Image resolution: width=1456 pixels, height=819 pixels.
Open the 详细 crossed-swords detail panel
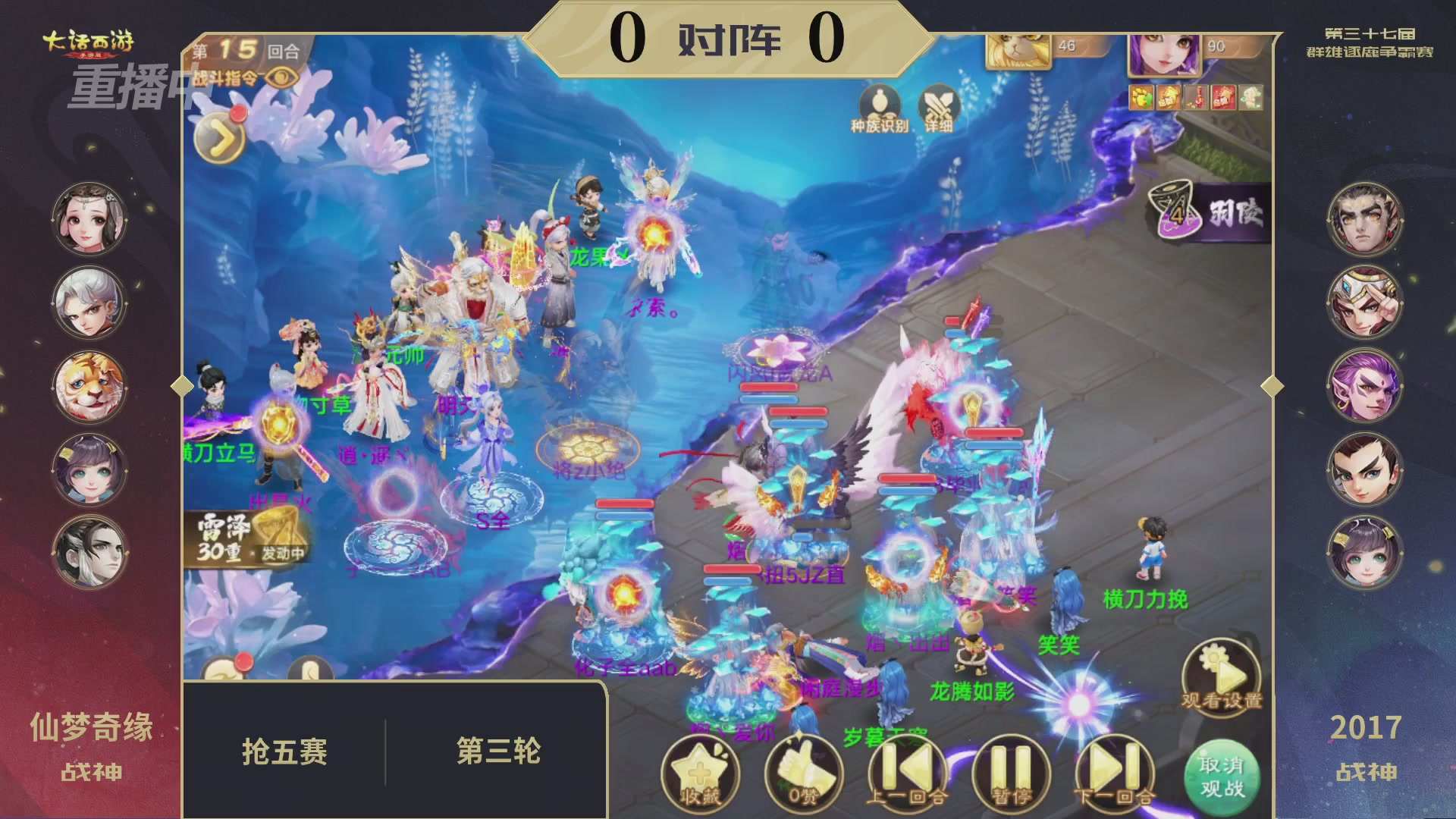coord(938,105)
